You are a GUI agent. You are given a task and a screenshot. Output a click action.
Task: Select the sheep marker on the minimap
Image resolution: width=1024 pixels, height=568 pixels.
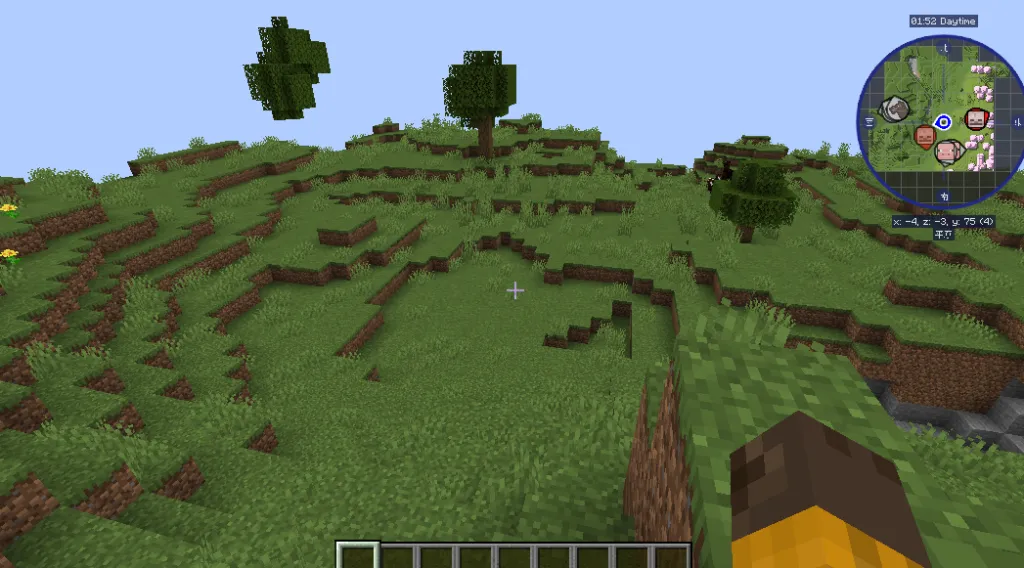[895, 108]
